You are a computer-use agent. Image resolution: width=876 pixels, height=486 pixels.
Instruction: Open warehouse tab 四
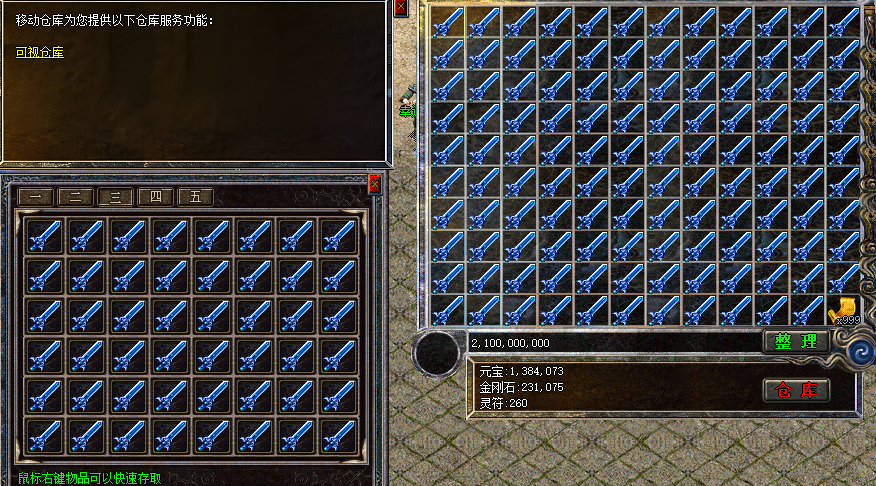[x=155, y=197]
